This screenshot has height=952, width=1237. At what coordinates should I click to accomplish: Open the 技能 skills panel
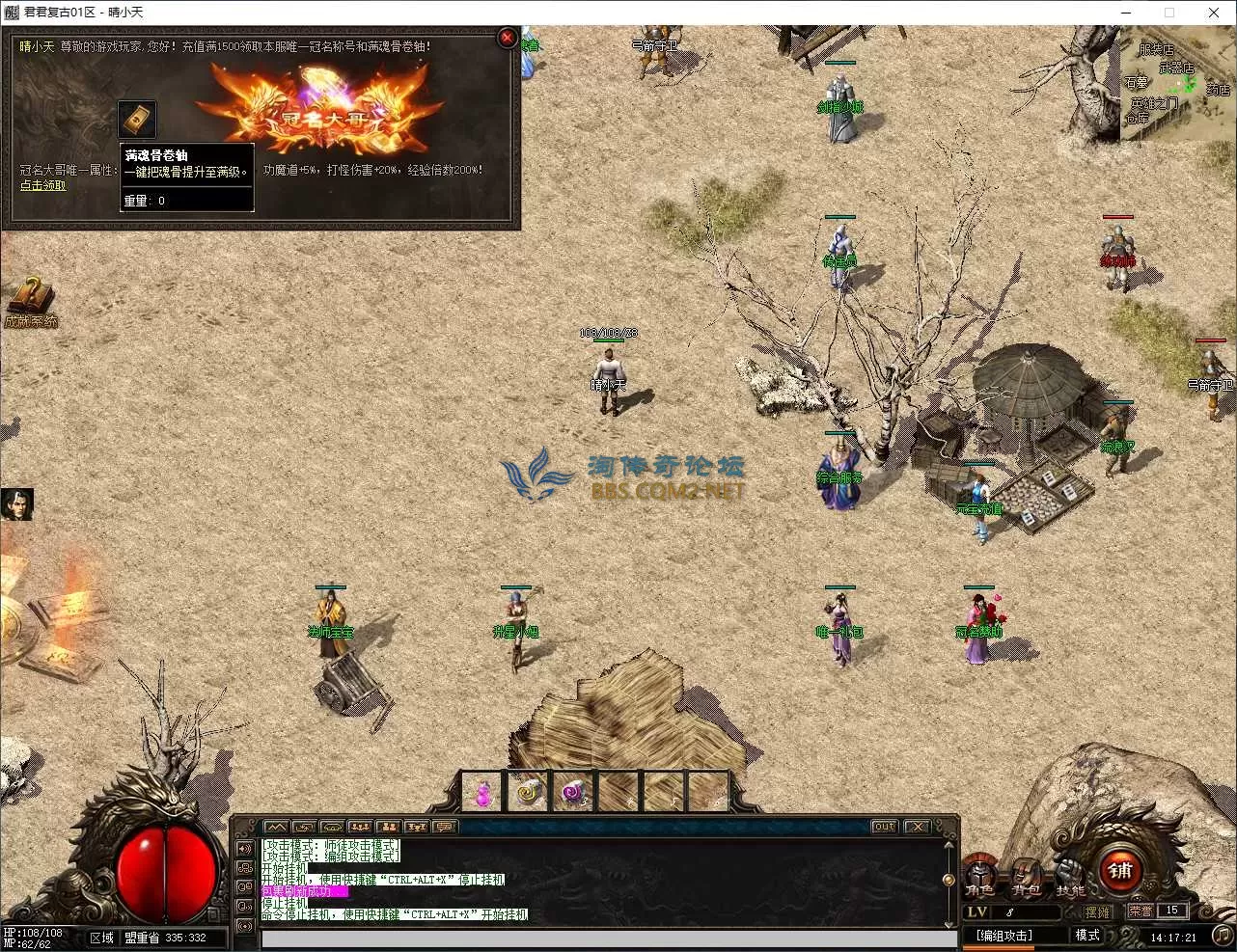[x=1070, y=875]
